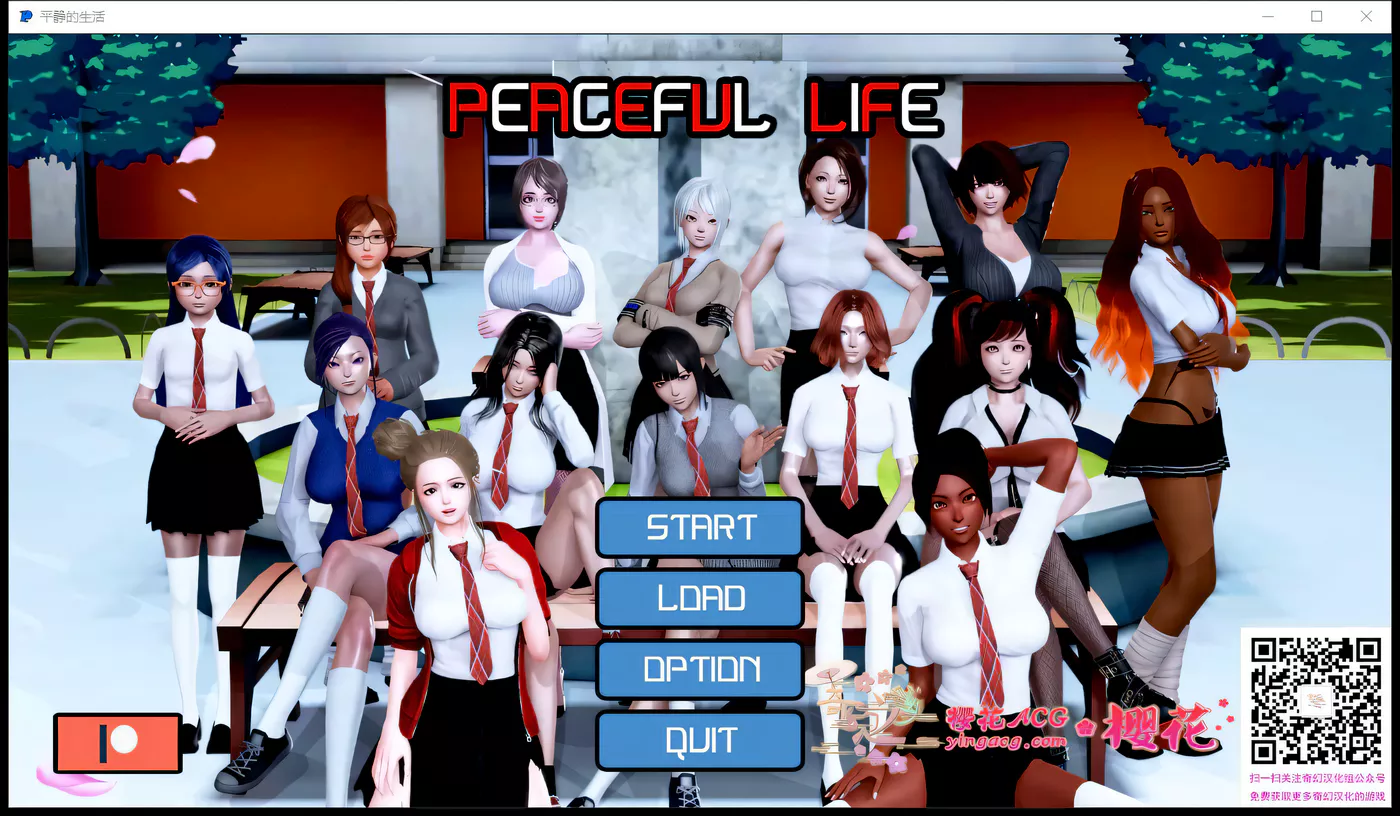Viewport: 1400px width, 816px height.
Task: Click the girl with orange glasses and blue hair
Action: tap(196, 290)
